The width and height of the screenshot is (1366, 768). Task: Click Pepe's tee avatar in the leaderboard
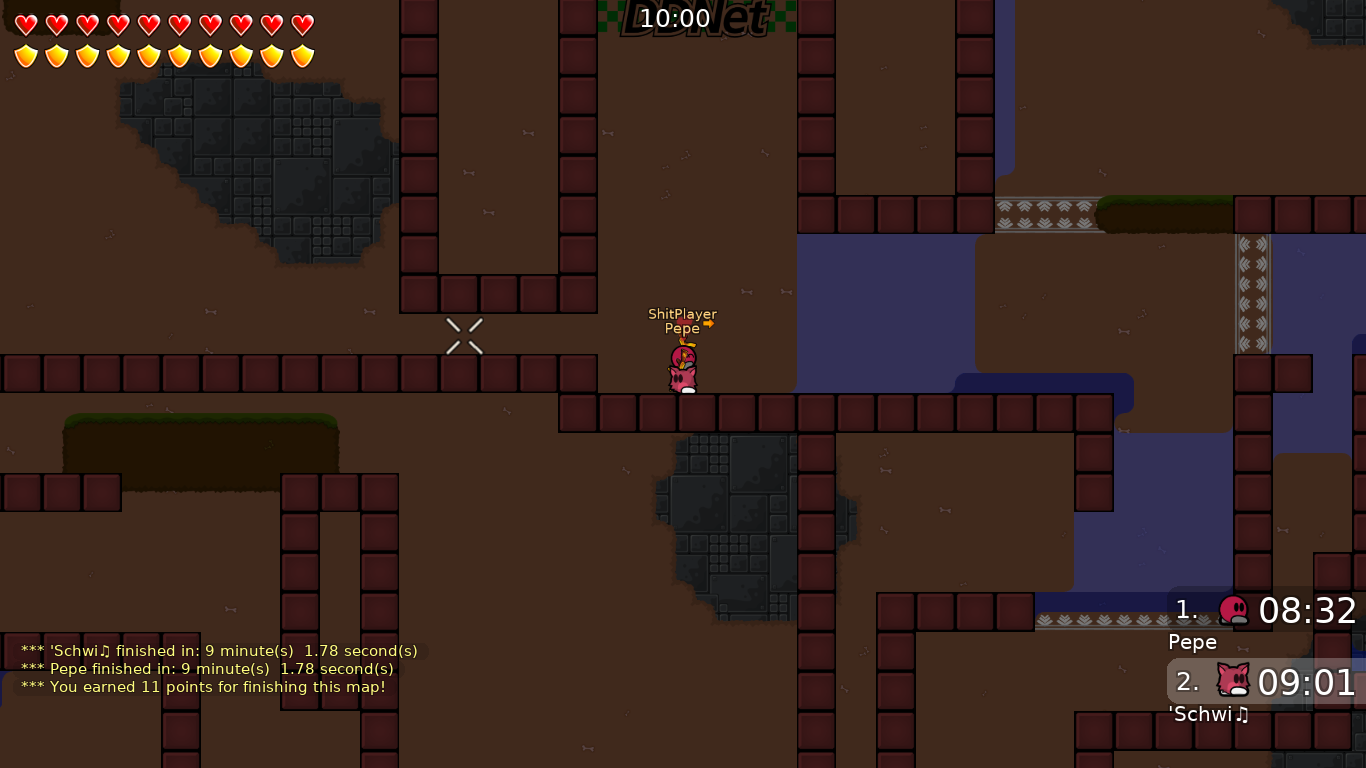[x=1234, y=611]
